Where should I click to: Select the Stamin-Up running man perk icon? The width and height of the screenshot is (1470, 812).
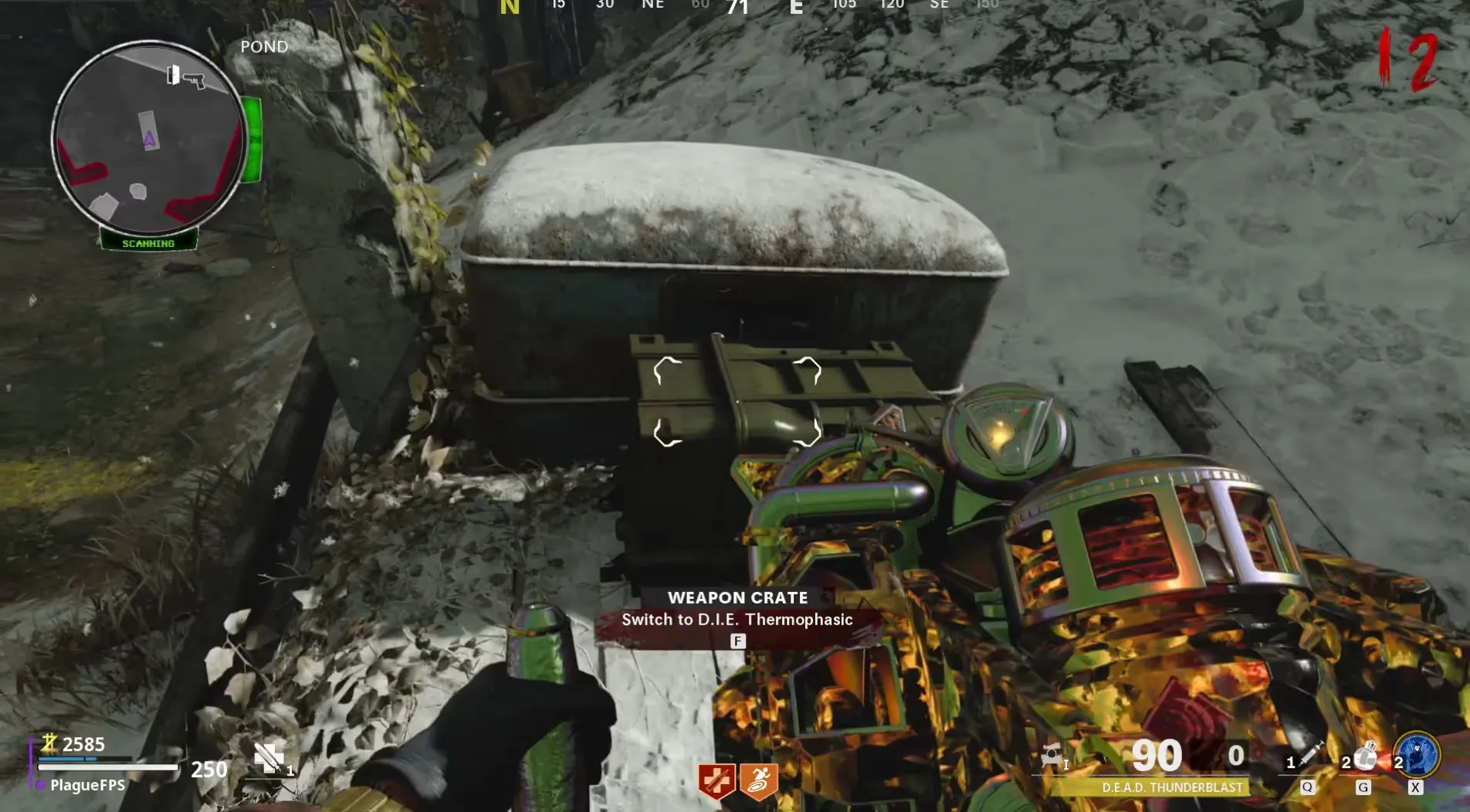pos(758,781)
